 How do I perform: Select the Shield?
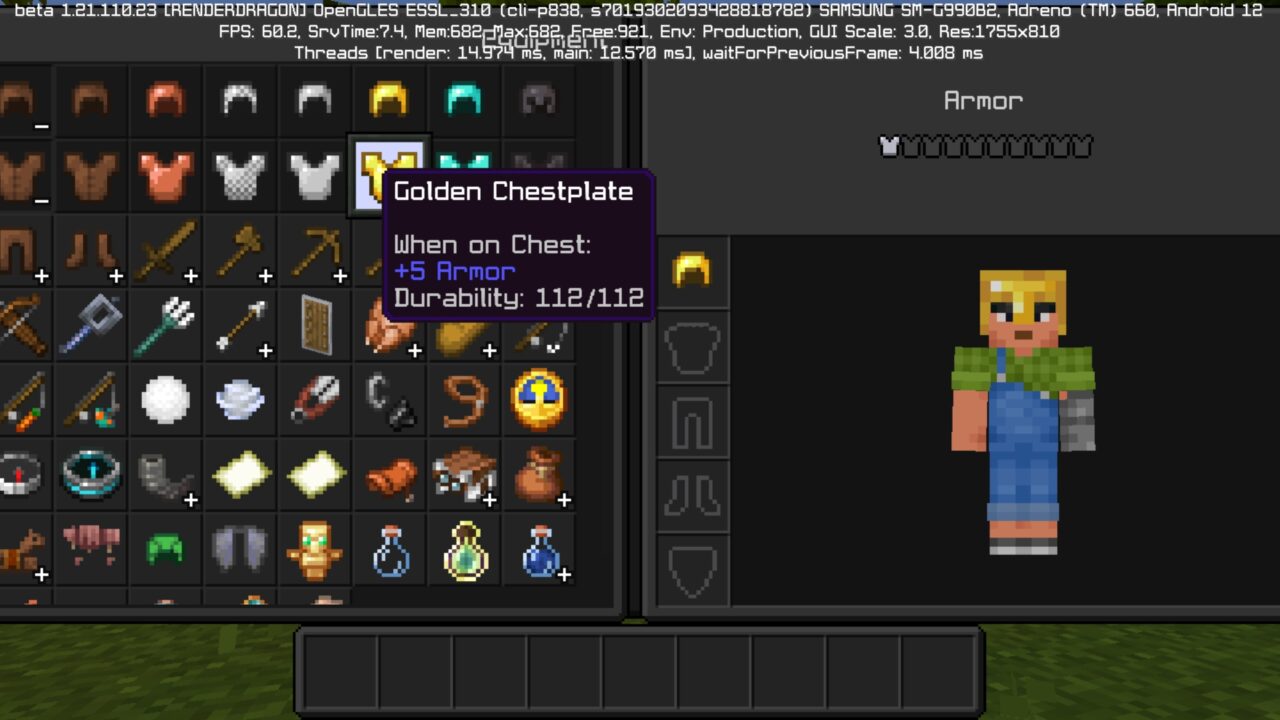tap(315, 325)
